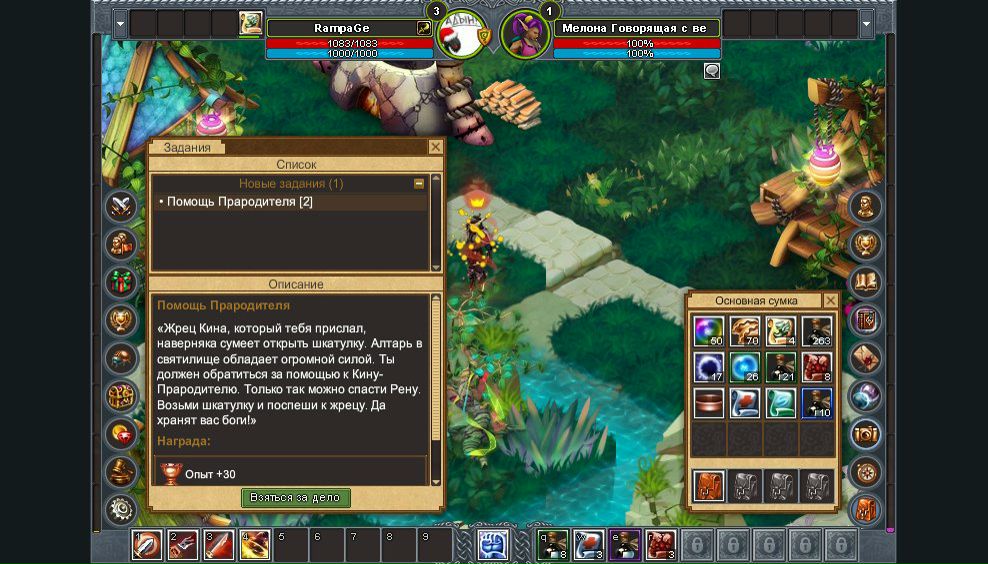Image resolution: width=988 pixels, height=564 pixels.
Task: Open the green gift box menu
Action: 122,281
